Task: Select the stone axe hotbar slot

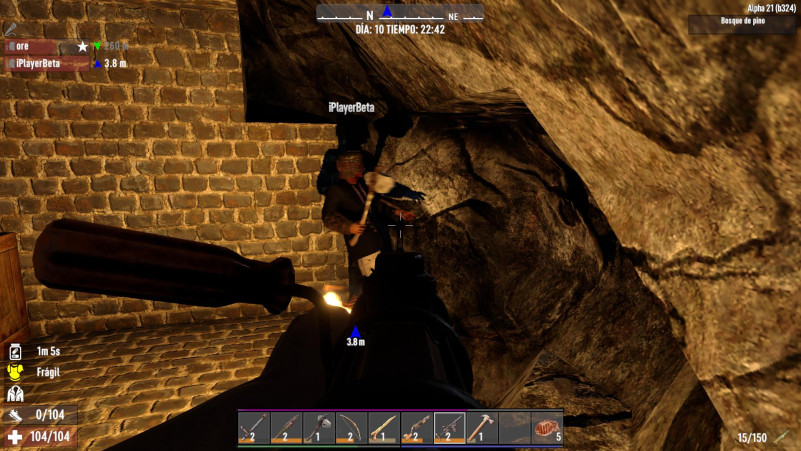Action: (x=319, y=427)
